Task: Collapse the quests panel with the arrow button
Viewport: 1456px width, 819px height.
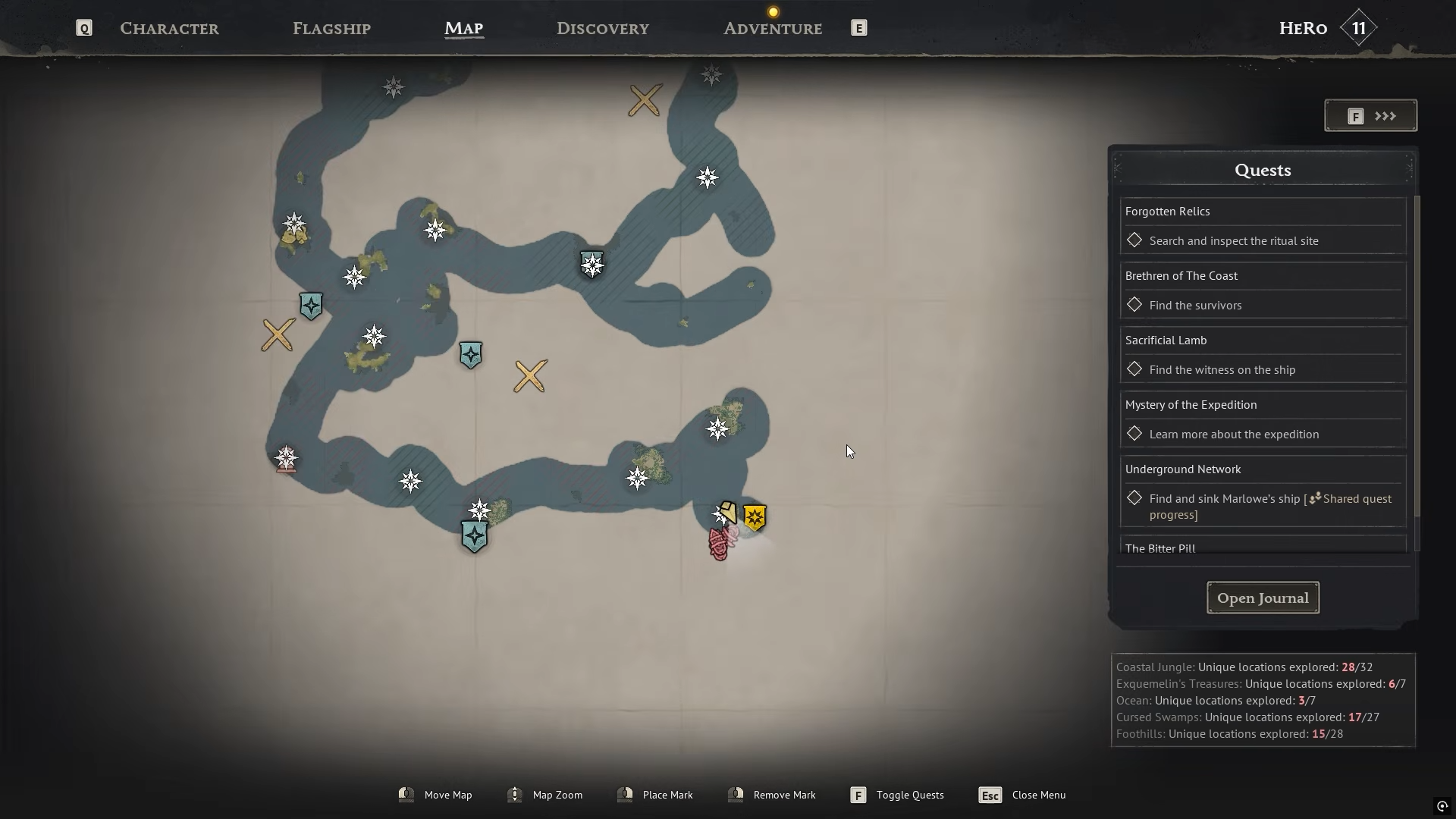Action: 1370,116
